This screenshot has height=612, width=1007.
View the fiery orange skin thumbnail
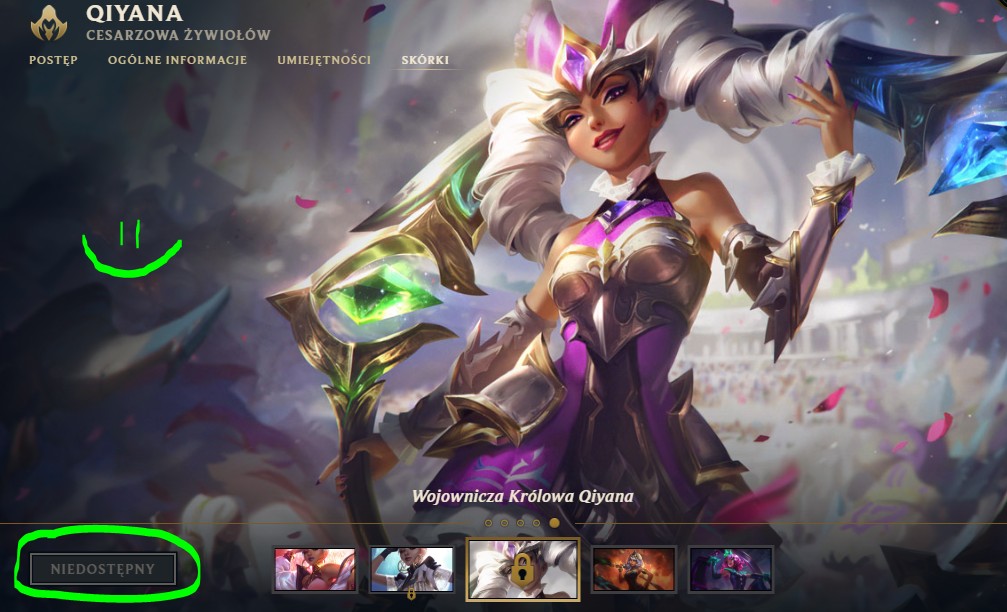coord(634,569)
